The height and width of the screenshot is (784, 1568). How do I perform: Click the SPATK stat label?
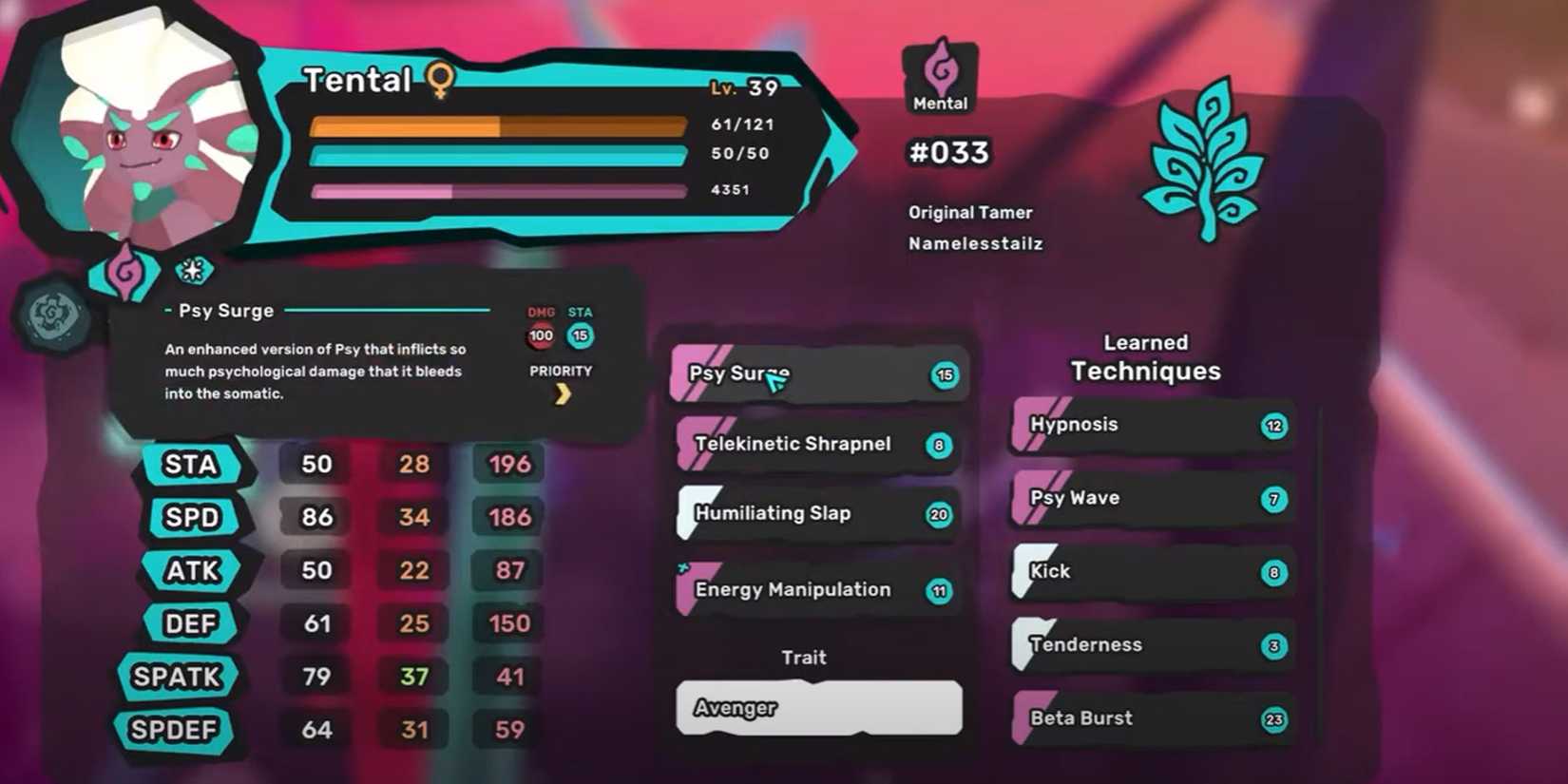pyautogui.click(x=179, y=677)
